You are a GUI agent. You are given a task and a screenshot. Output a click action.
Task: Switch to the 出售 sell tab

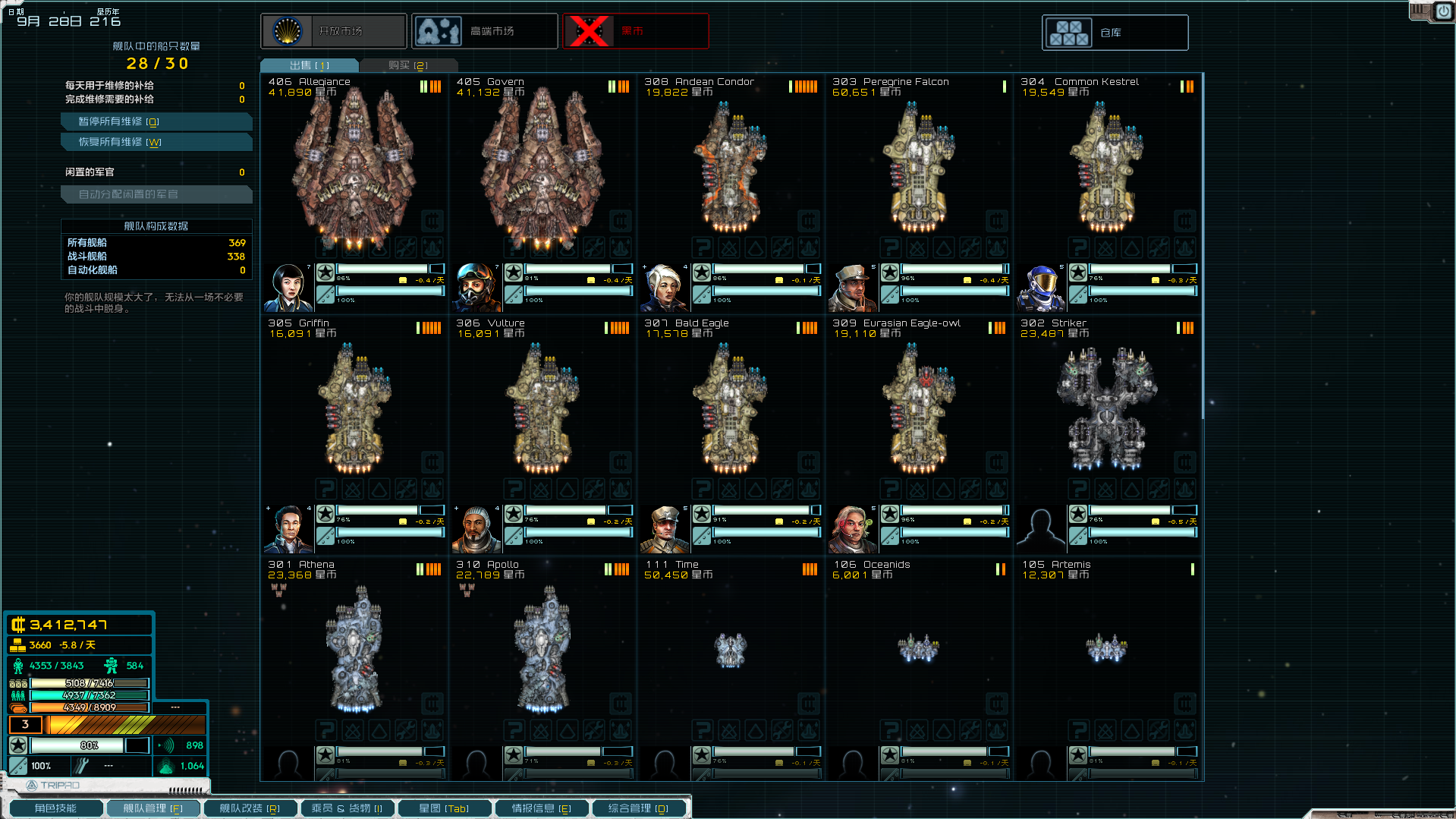tap(310, 65)
